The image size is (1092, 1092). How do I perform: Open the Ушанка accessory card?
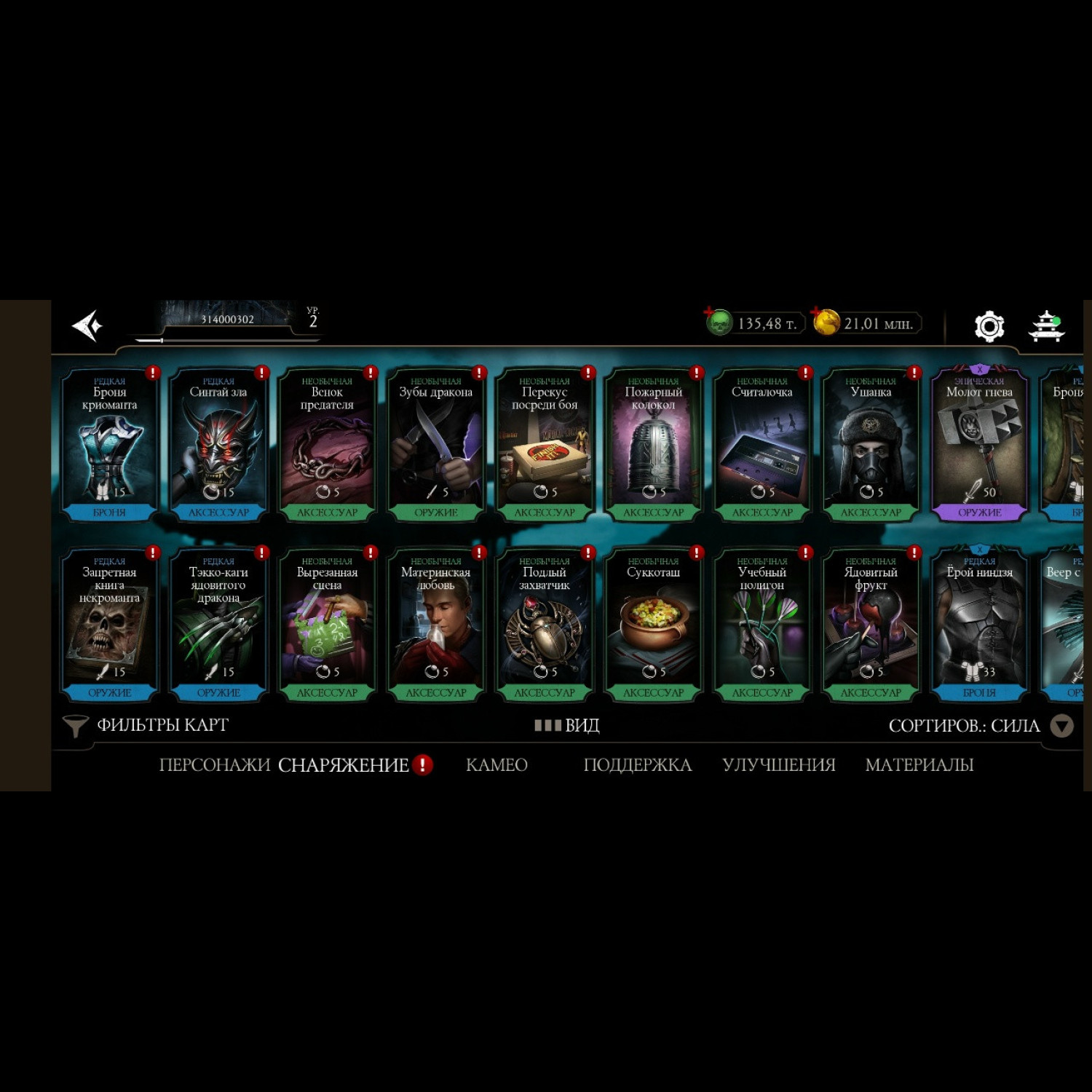point(871,444)
